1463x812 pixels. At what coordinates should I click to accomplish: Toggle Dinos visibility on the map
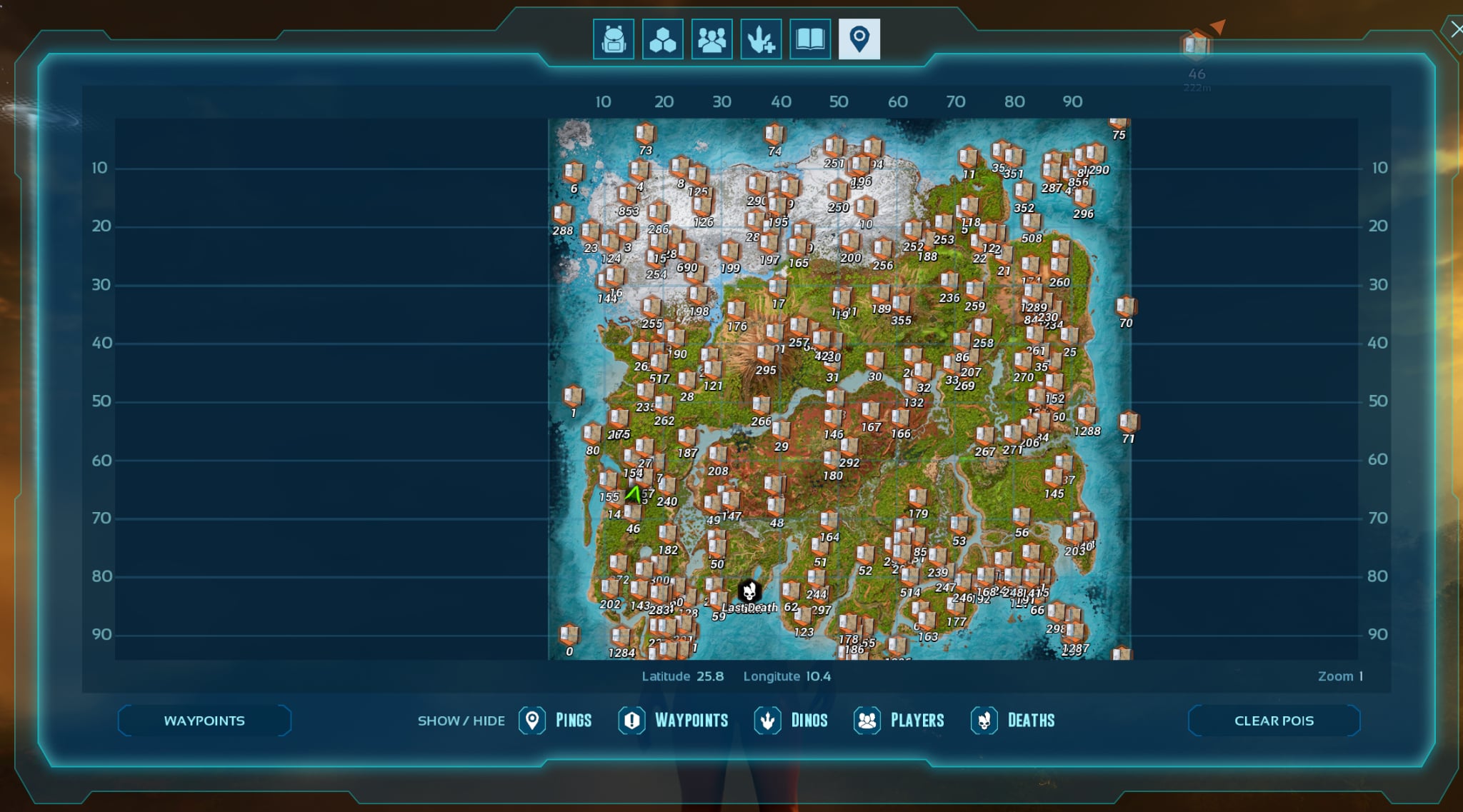[x=767, y=721]
